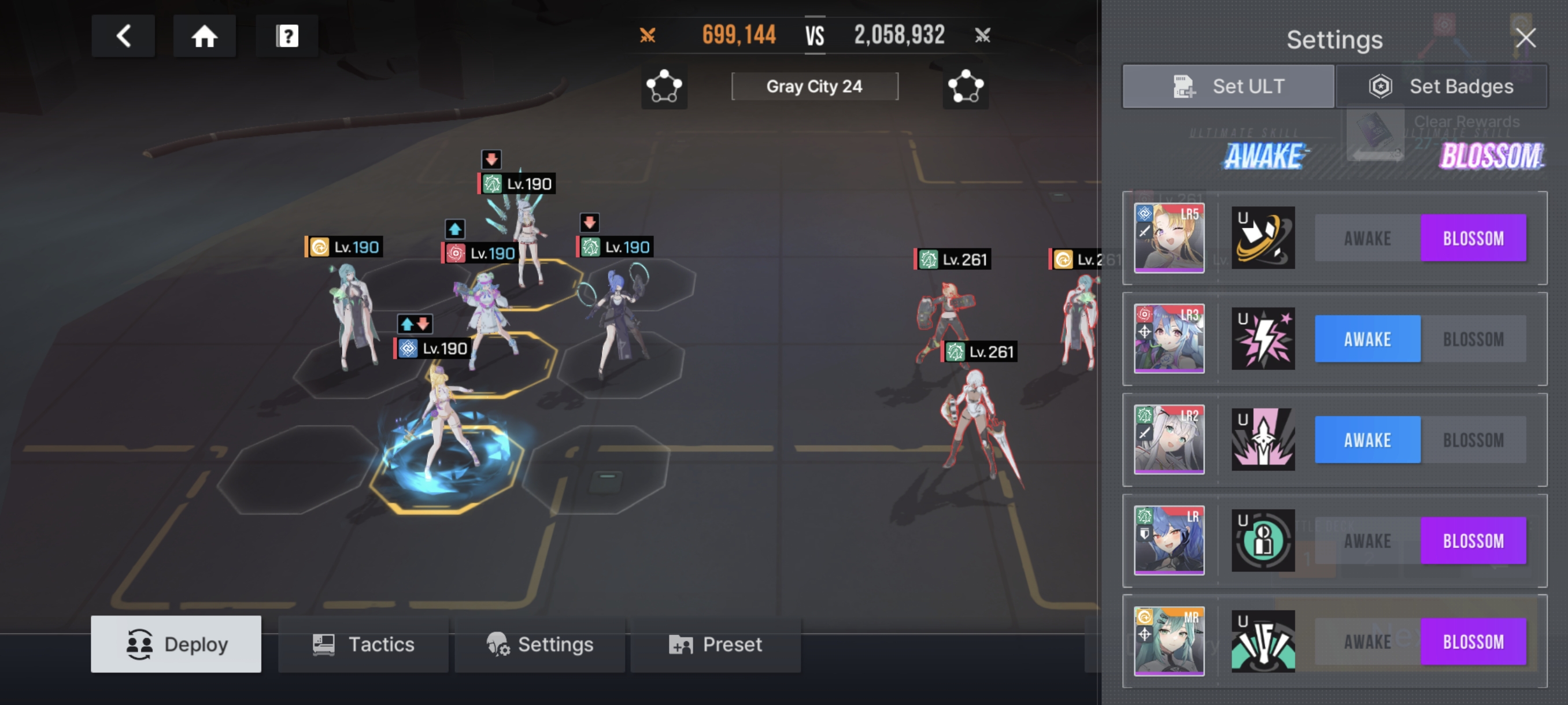The image size is (1568, 705).
Task: Open the Deploy tab
Action: (176, 644)
